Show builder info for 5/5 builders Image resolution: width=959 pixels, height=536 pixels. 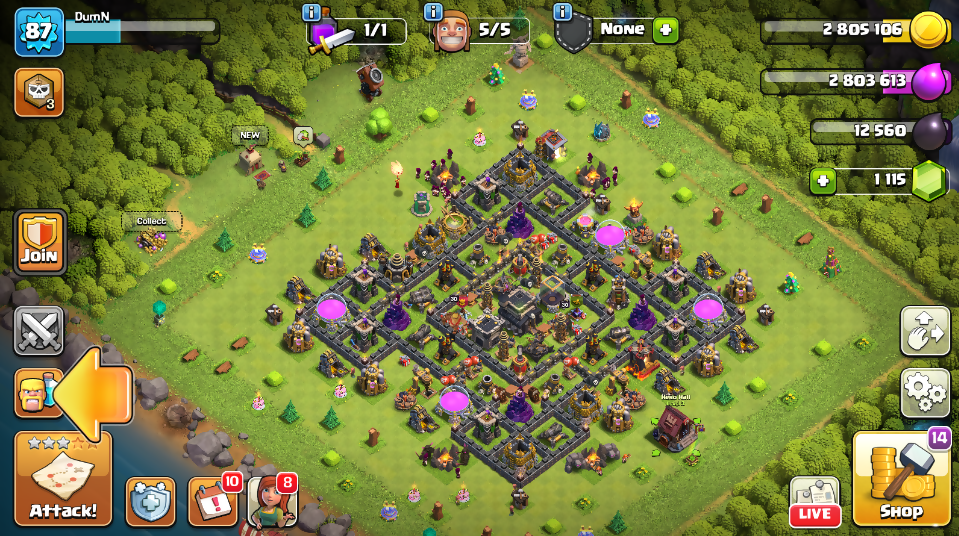pyautogui.click(x=433, y=12)
